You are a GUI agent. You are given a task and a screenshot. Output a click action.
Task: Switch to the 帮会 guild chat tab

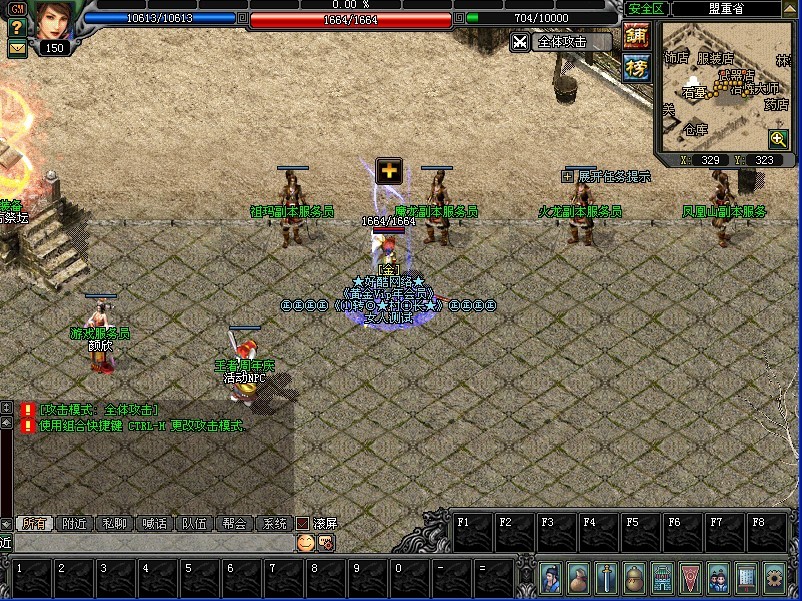tap(234, 523)
